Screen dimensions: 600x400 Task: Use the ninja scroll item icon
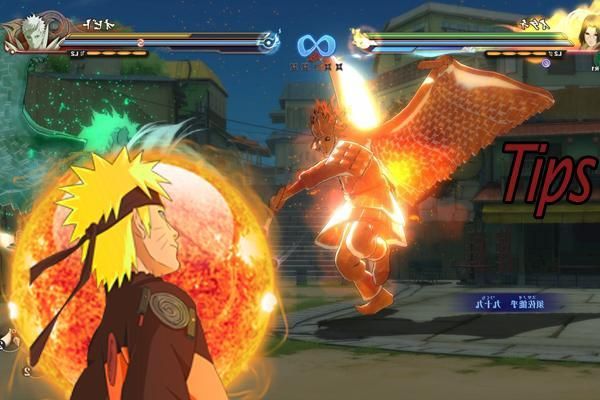tap(9, 341)
